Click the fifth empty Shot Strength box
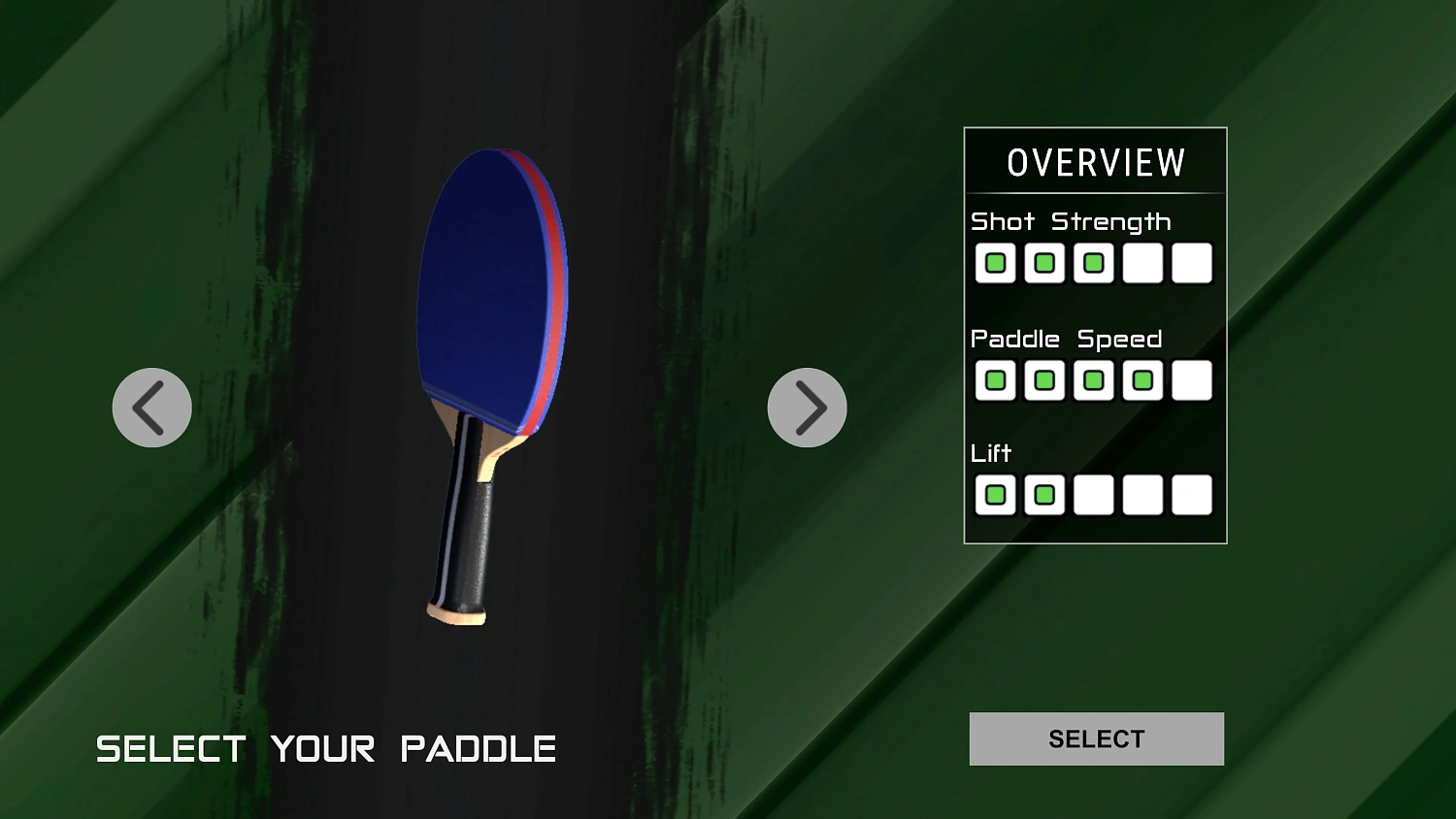This screenshot has width=1456, height=819. point(1192,262)
